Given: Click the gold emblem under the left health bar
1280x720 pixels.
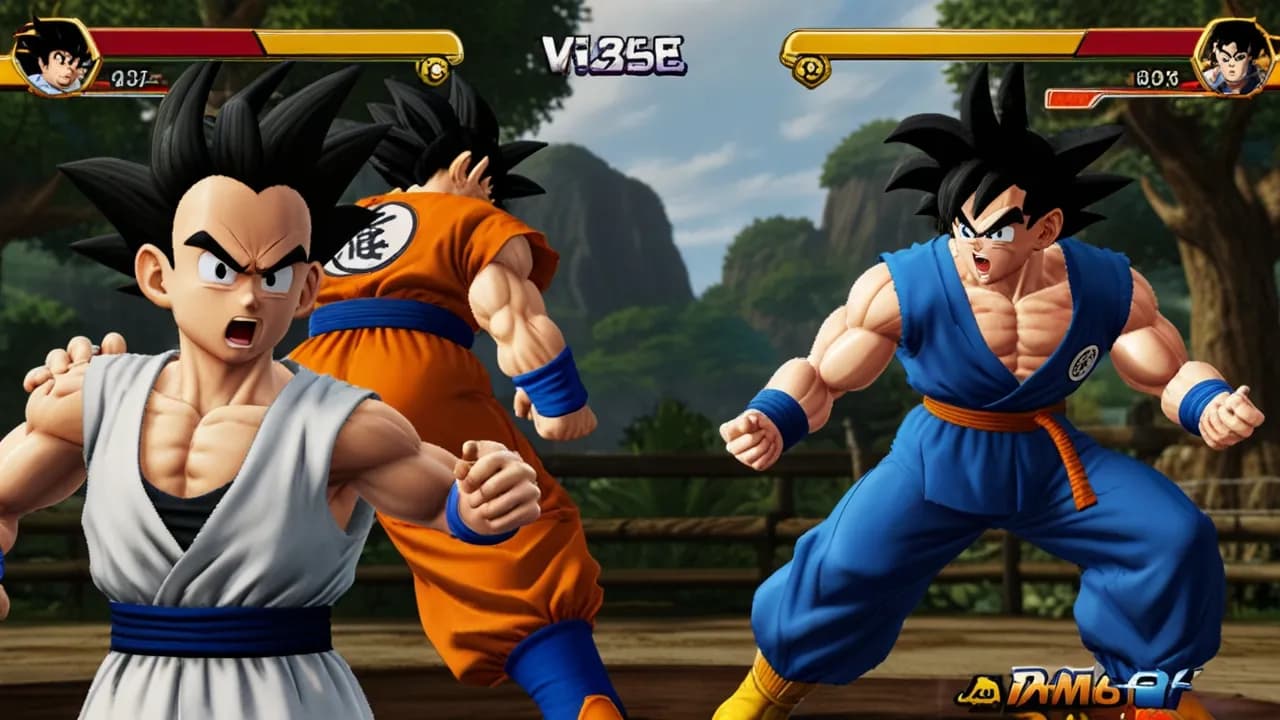Looking at the screenshot, I should pyautogui.click(x=434, y=70).
